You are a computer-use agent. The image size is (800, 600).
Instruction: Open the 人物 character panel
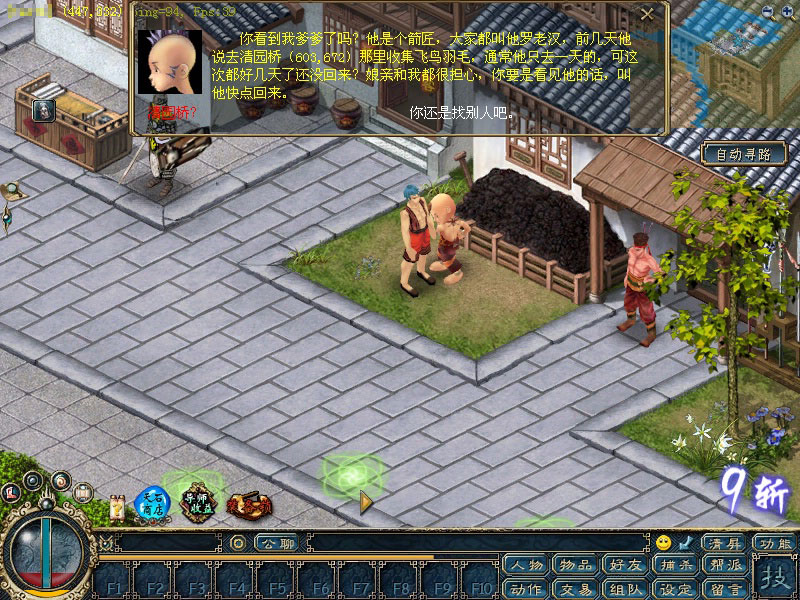pos(527,566)
